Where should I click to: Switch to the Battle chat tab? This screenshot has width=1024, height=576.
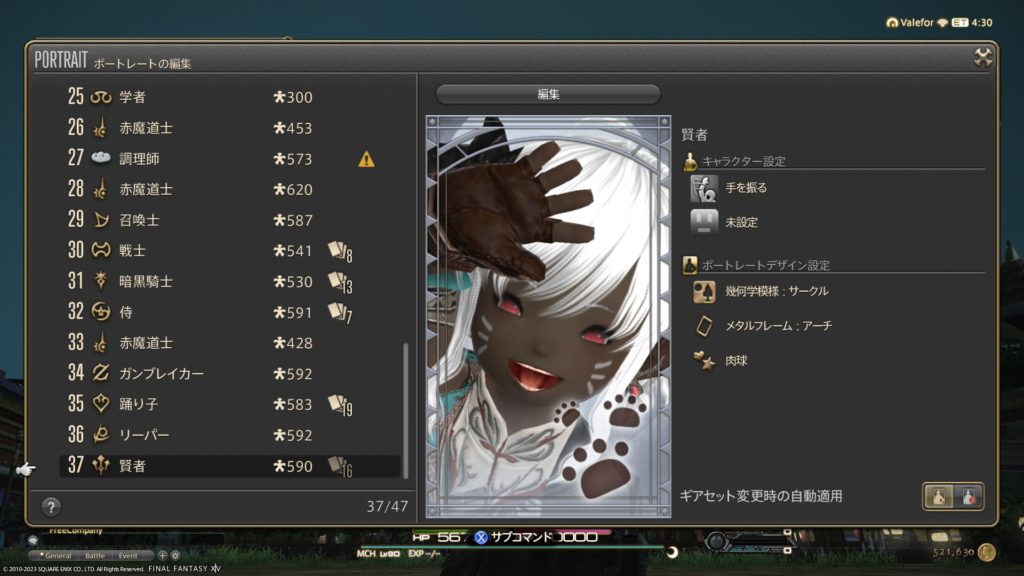coord(95,554)
